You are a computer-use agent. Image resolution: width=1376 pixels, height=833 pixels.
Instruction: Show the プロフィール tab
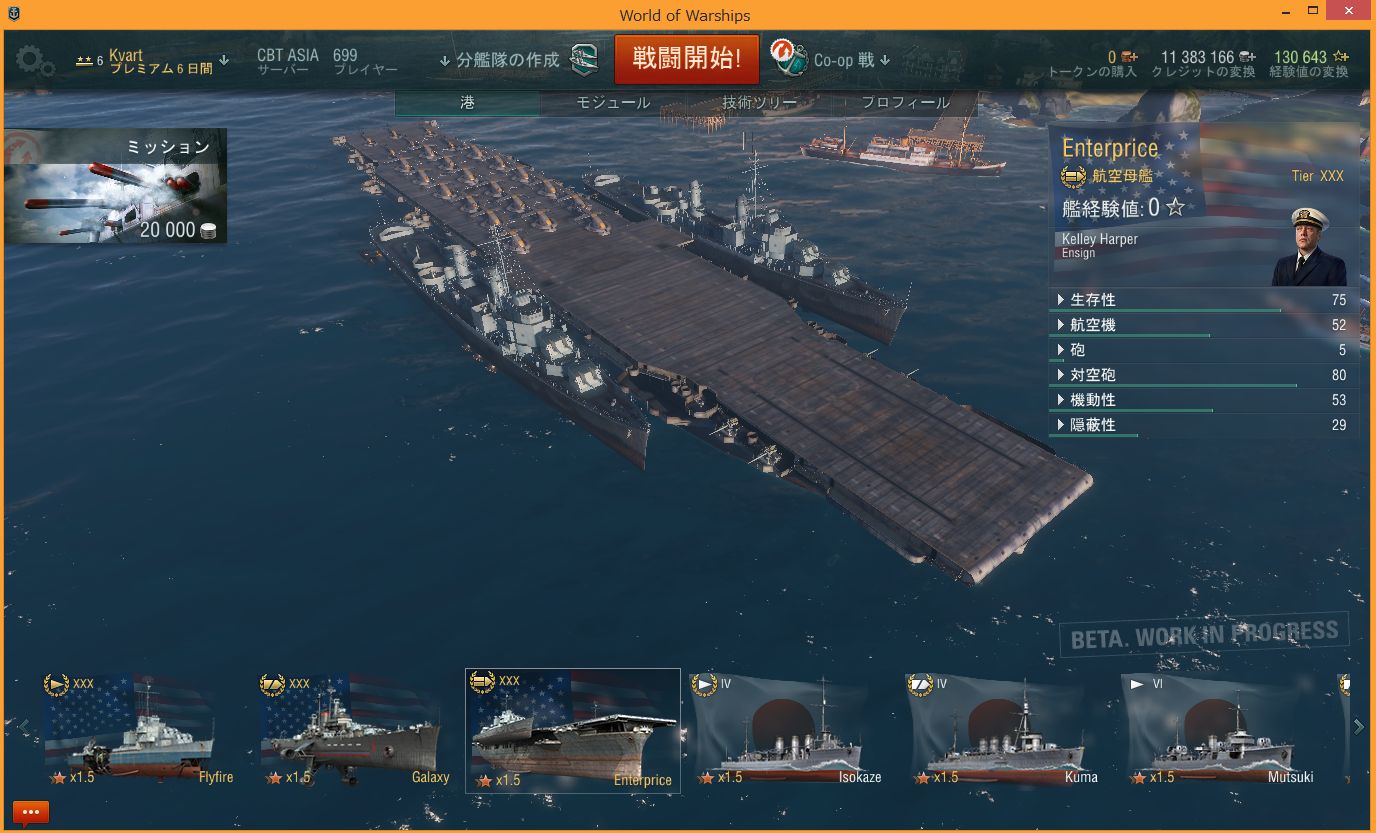click(905, 103)
